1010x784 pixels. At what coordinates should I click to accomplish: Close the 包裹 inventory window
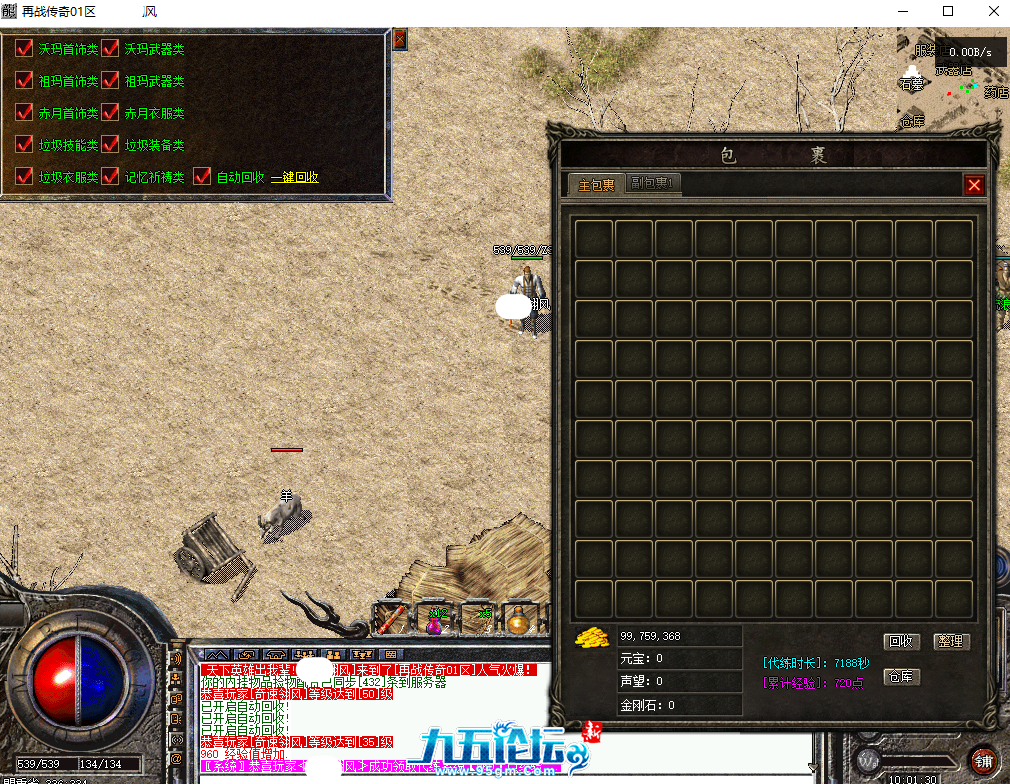click(974, 185)
